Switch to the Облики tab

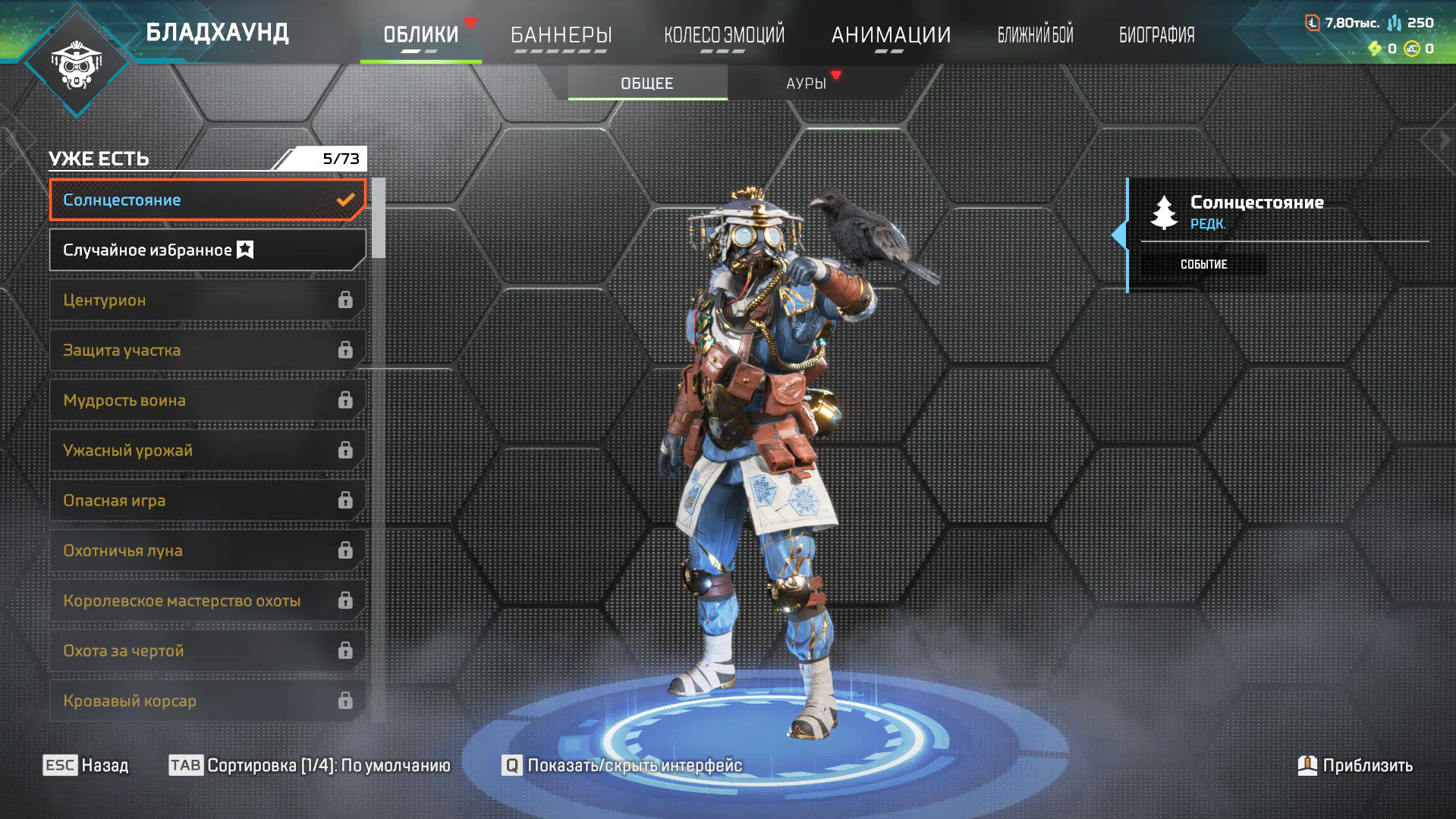tap(420, 35)
